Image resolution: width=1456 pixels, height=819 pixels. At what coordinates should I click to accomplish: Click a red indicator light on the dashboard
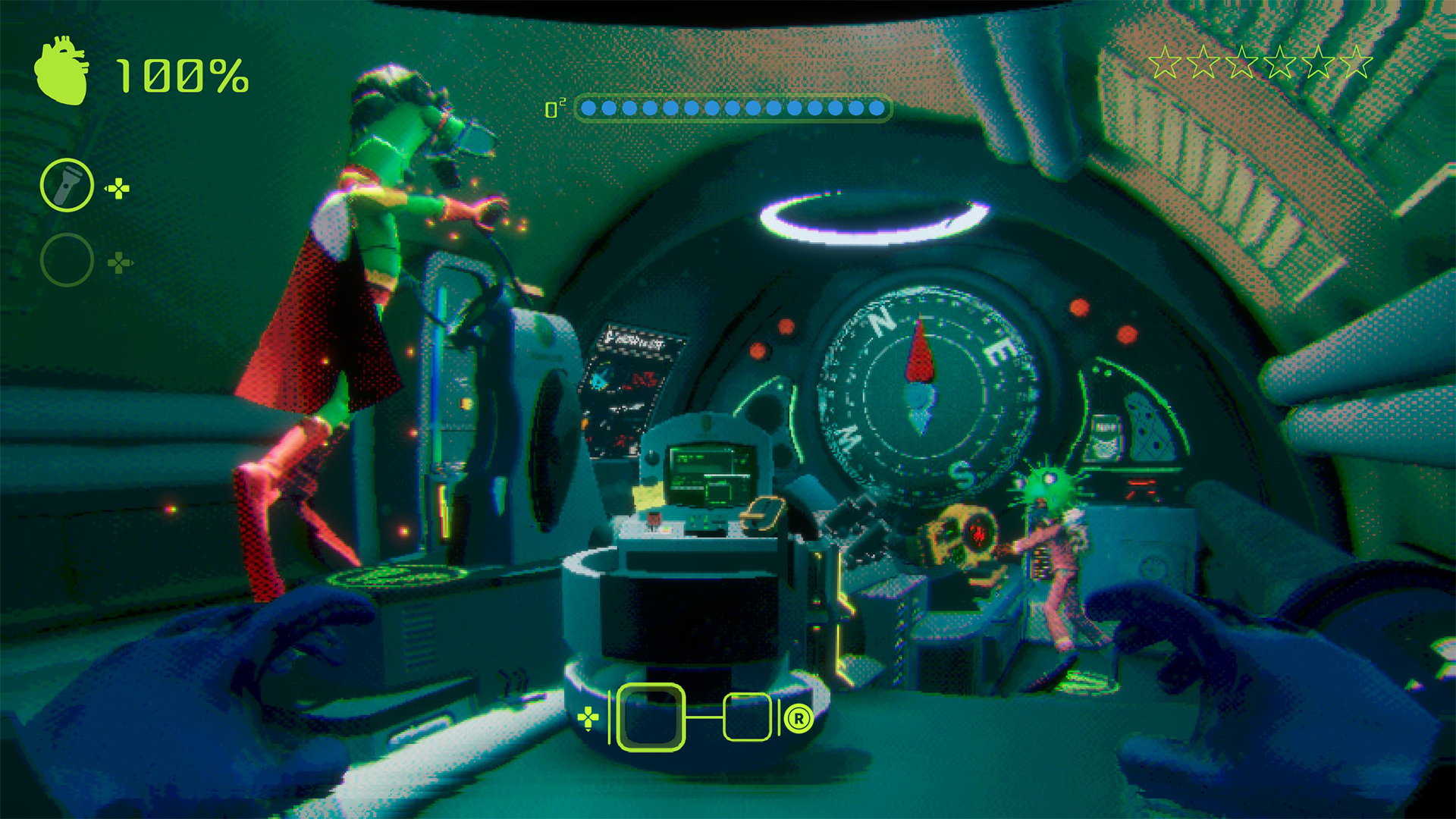1077,309
